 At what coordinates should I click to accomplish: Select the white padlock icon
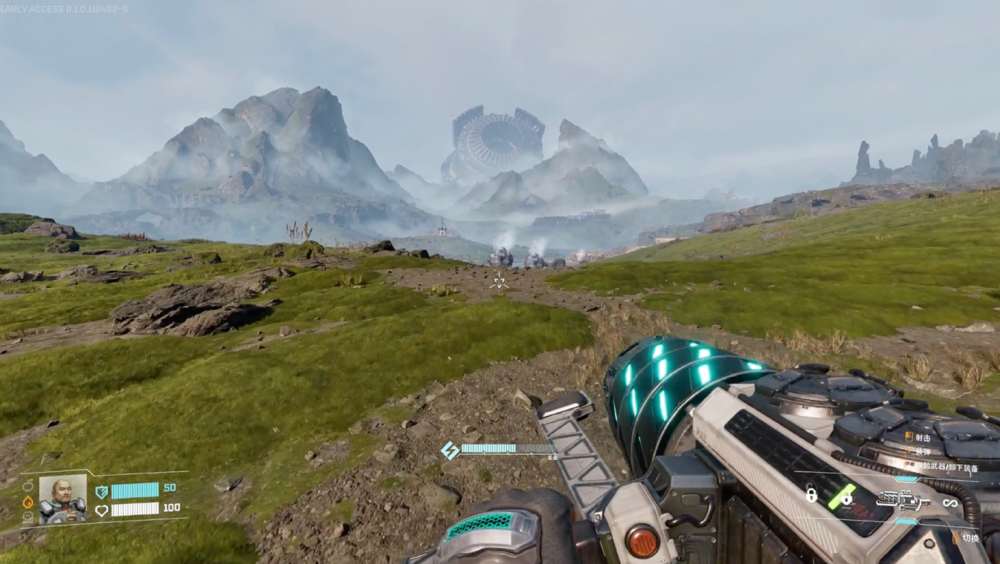pyautogui.click(x=811, y=494)
